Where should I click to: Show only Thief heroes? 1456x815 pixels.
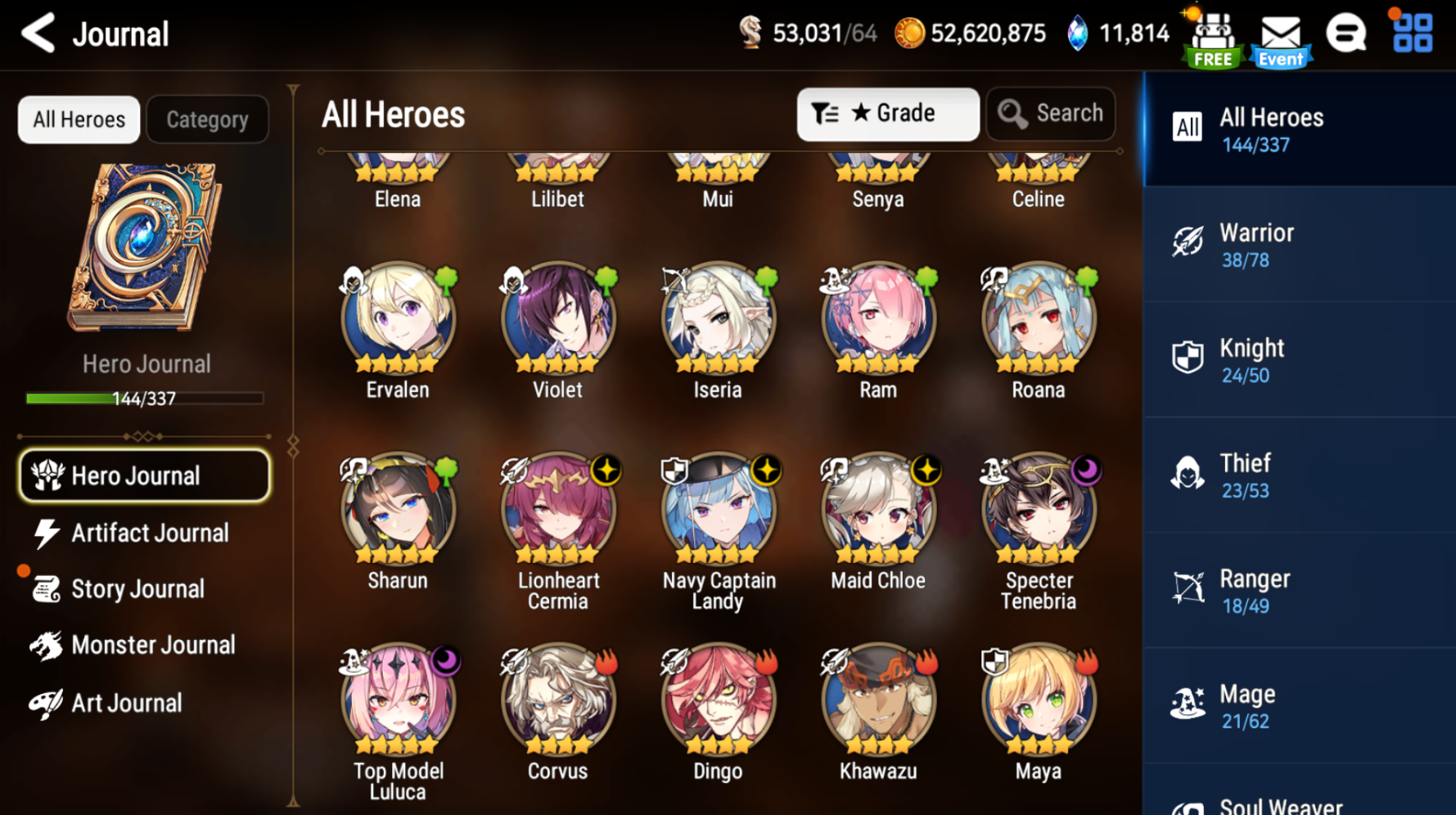pos(1298,475)
